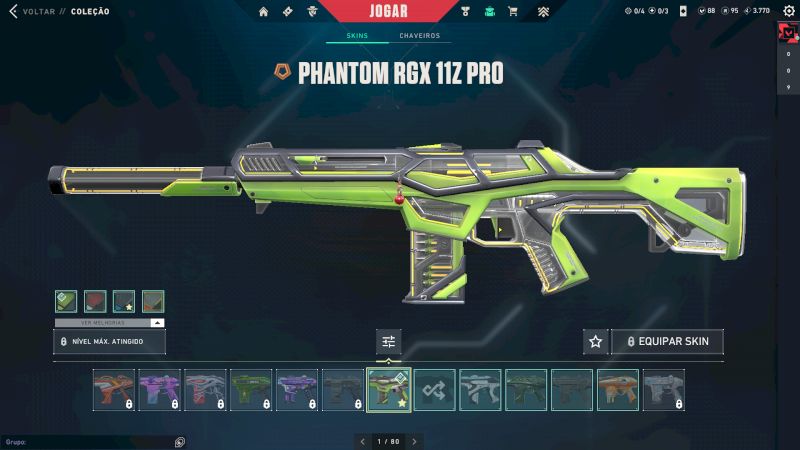This screenshot has width=800, height=450.
Task: Select the Skins tab
Action: pos(357,36)
